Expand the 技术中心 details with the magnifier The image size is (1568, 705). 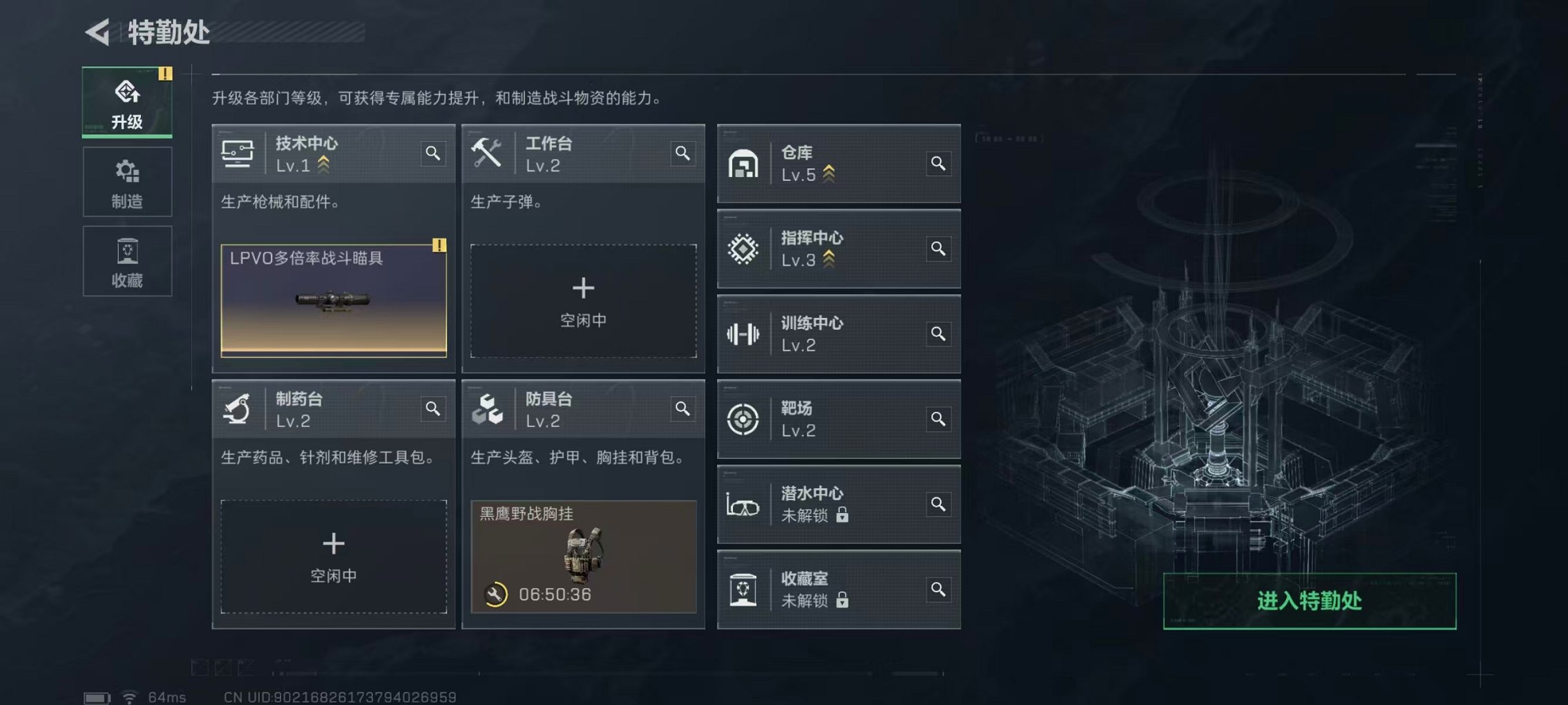[433, 153]
